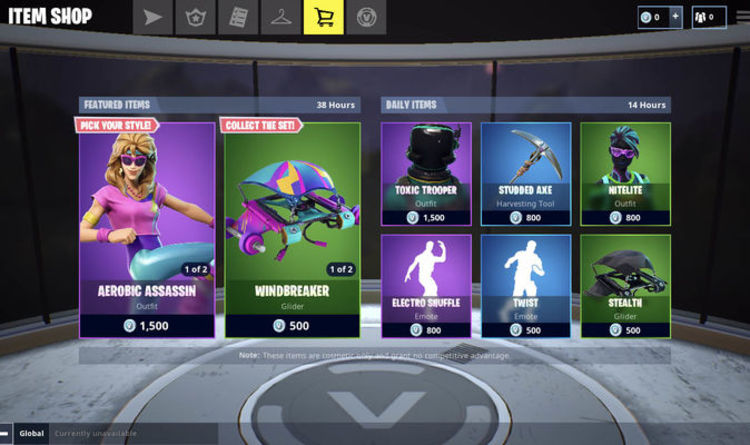
Task: Open the main menu hamburger icon
Action: click(7, 433)
